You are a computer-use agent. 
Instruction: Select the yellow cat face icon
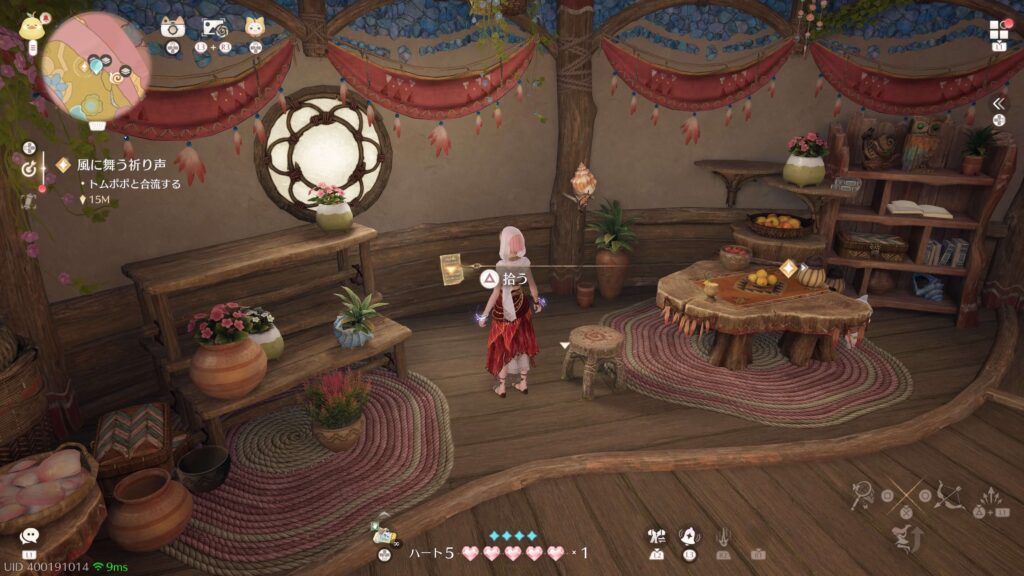coord(255,27)
